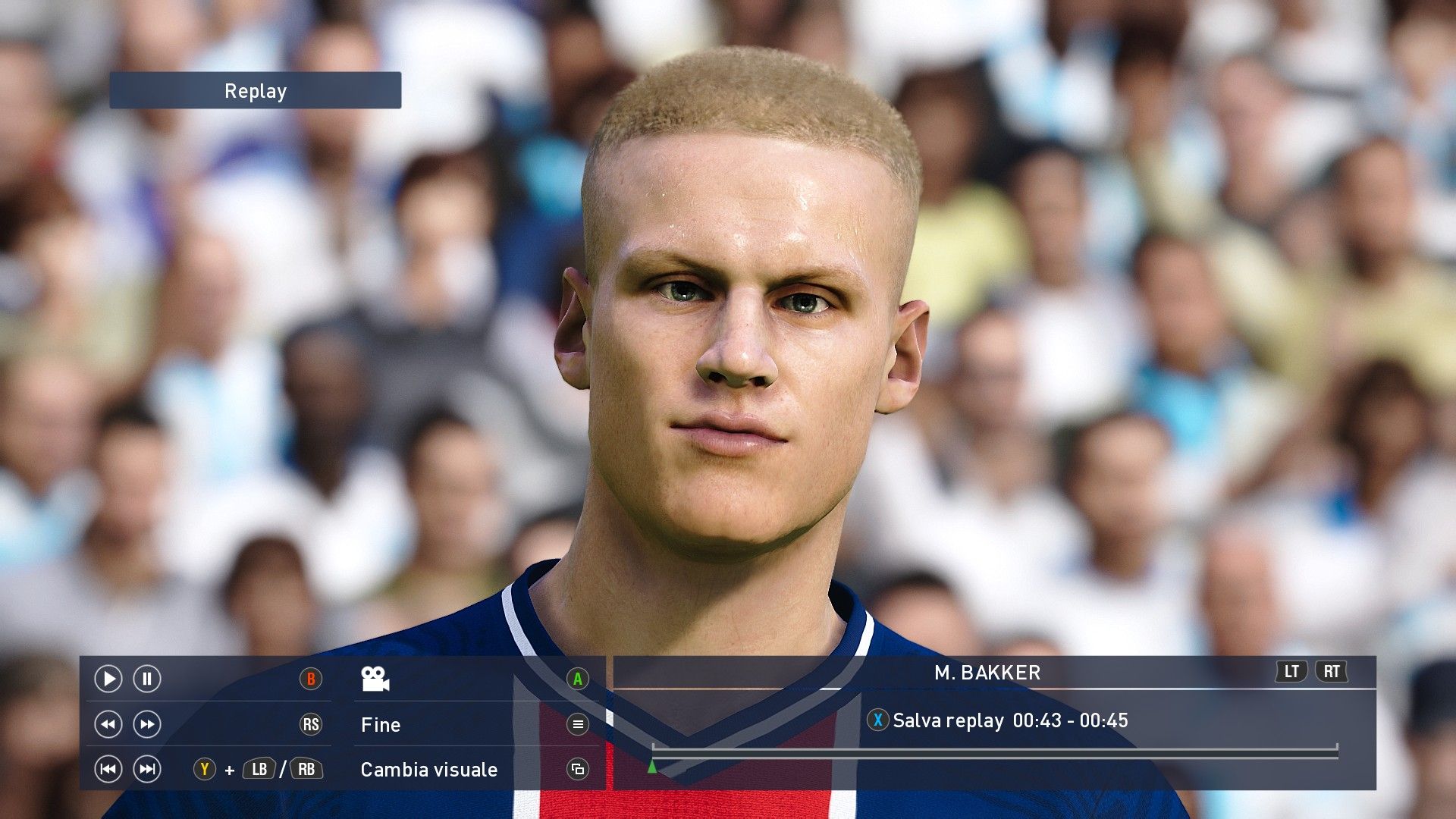Select the camera icon option
Screen dimensions: 1456x819
(x=375, y=679)
